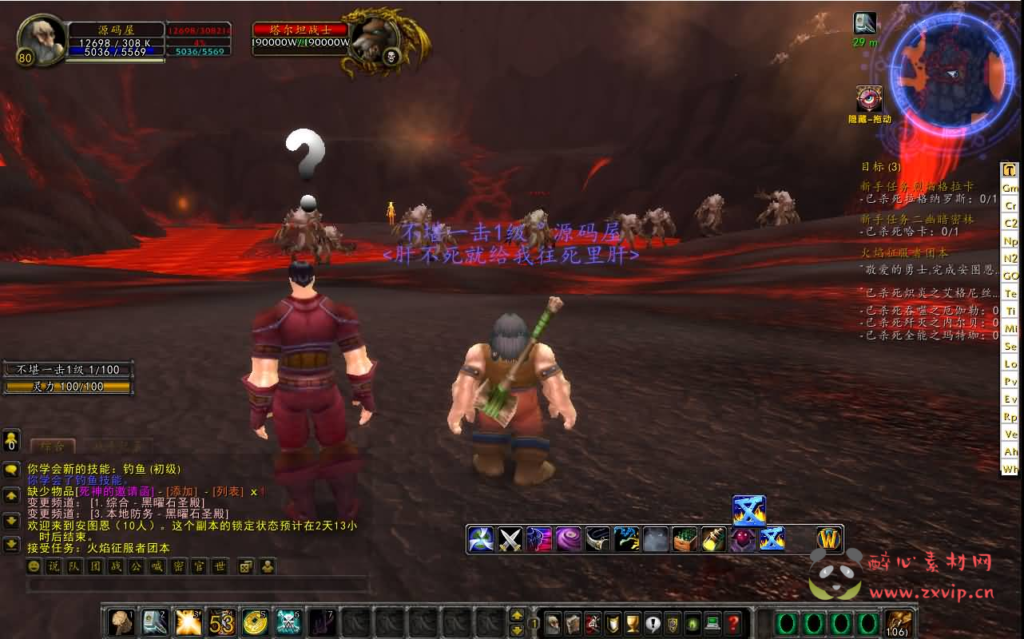Image resolution: width=1024 pixels, height=639 pixels.
Task: Click the gold WoW logo button
Action: (829, 539)
